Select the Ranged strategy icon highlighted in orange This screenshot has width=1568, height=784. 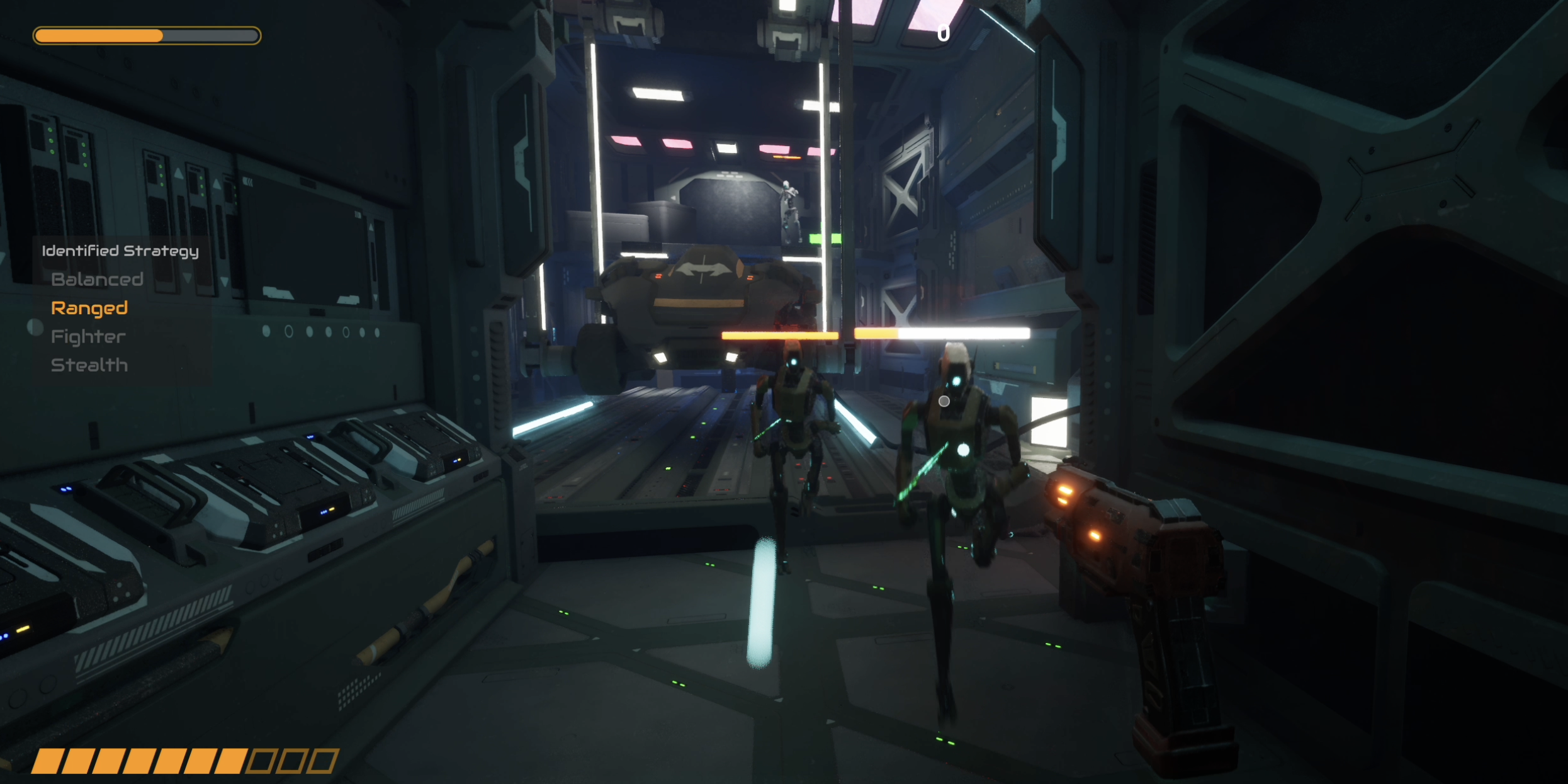coord(89,308)
